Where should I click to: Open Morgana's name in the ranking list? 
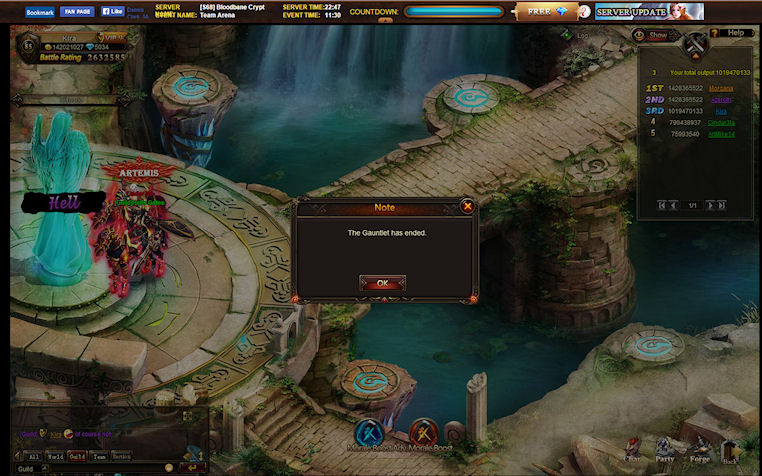[x=720, y=88]
